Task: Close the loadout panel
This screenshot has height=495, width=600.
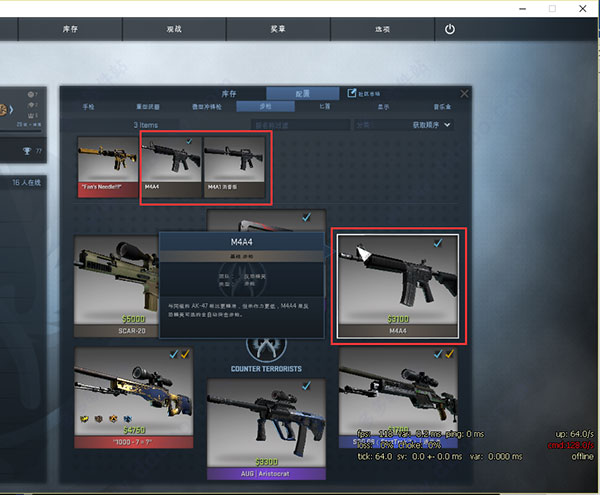Action: [464, 93]
